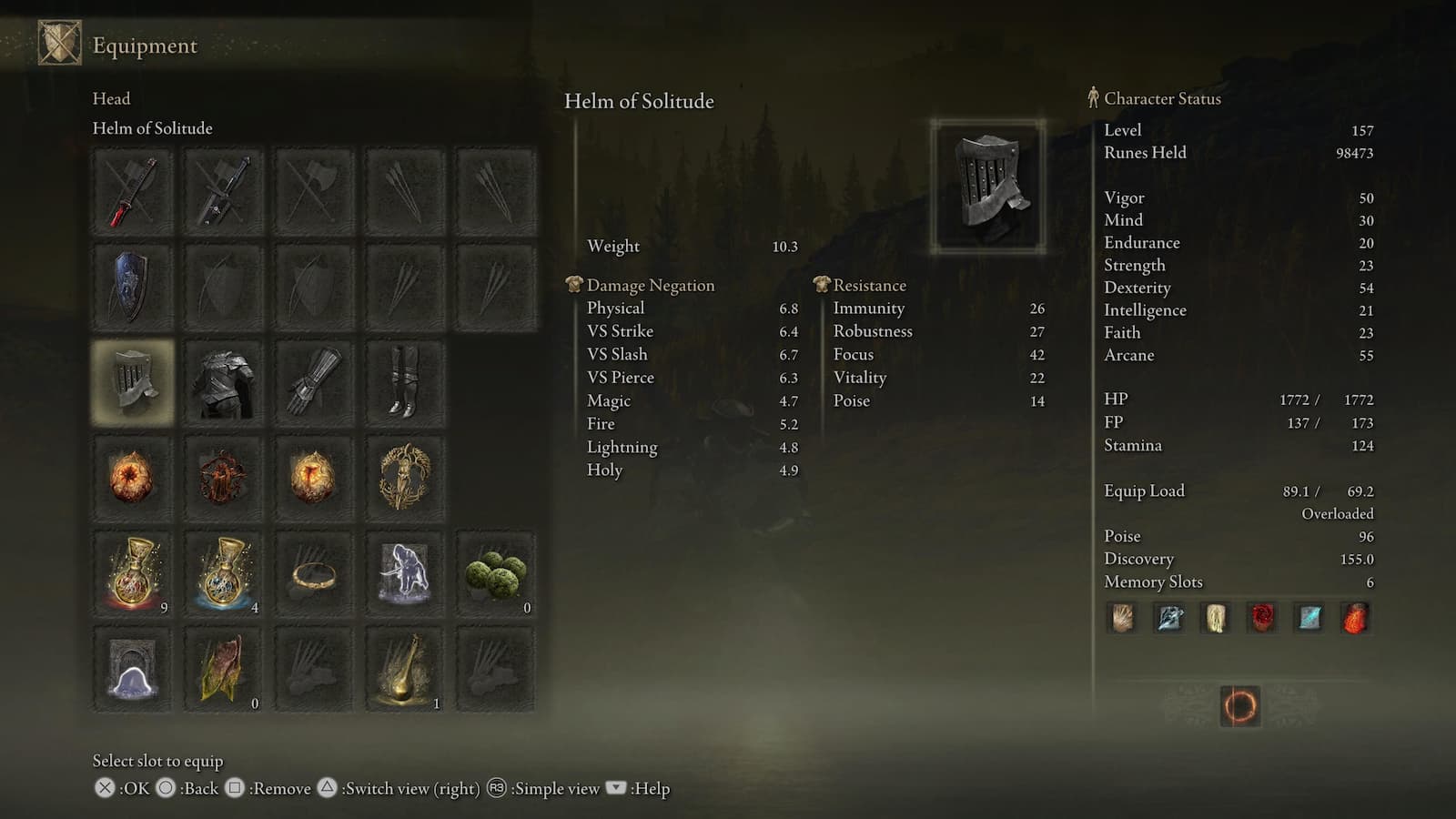Open the equipped shield slot

132,287
